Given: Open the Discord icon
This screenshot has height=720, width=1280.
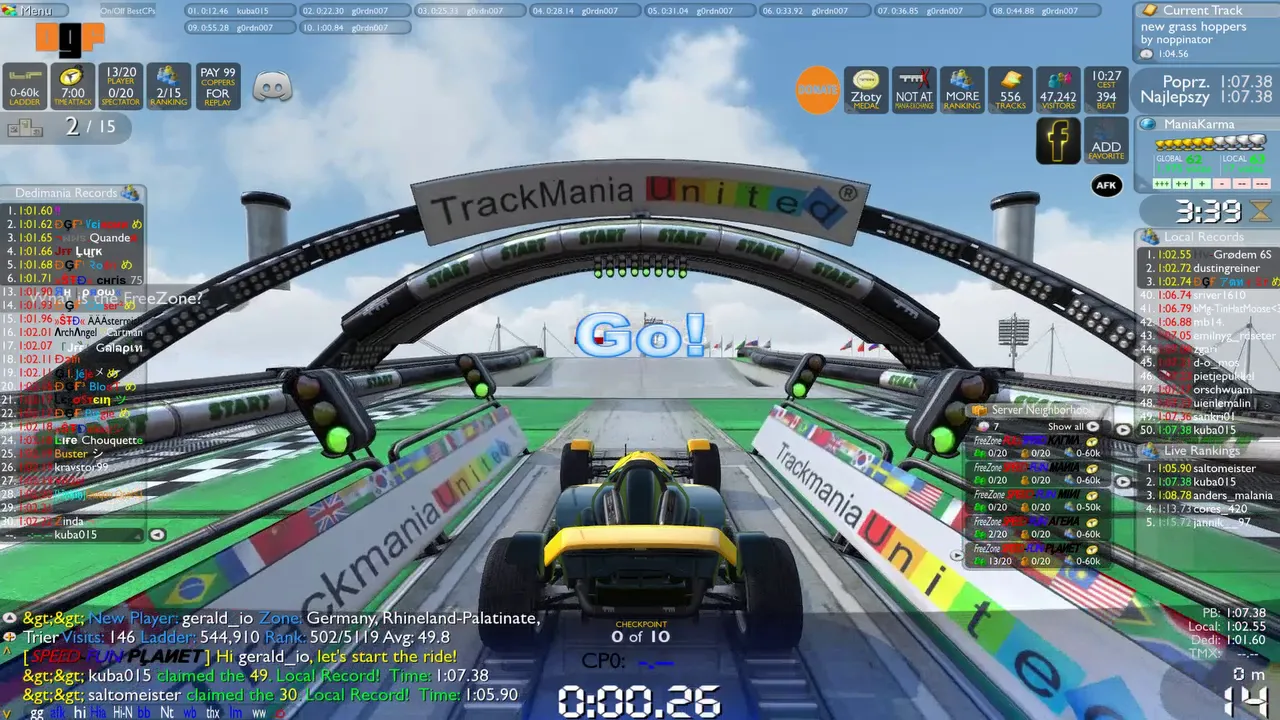Looking at the screenshot, I should point(274,86).
